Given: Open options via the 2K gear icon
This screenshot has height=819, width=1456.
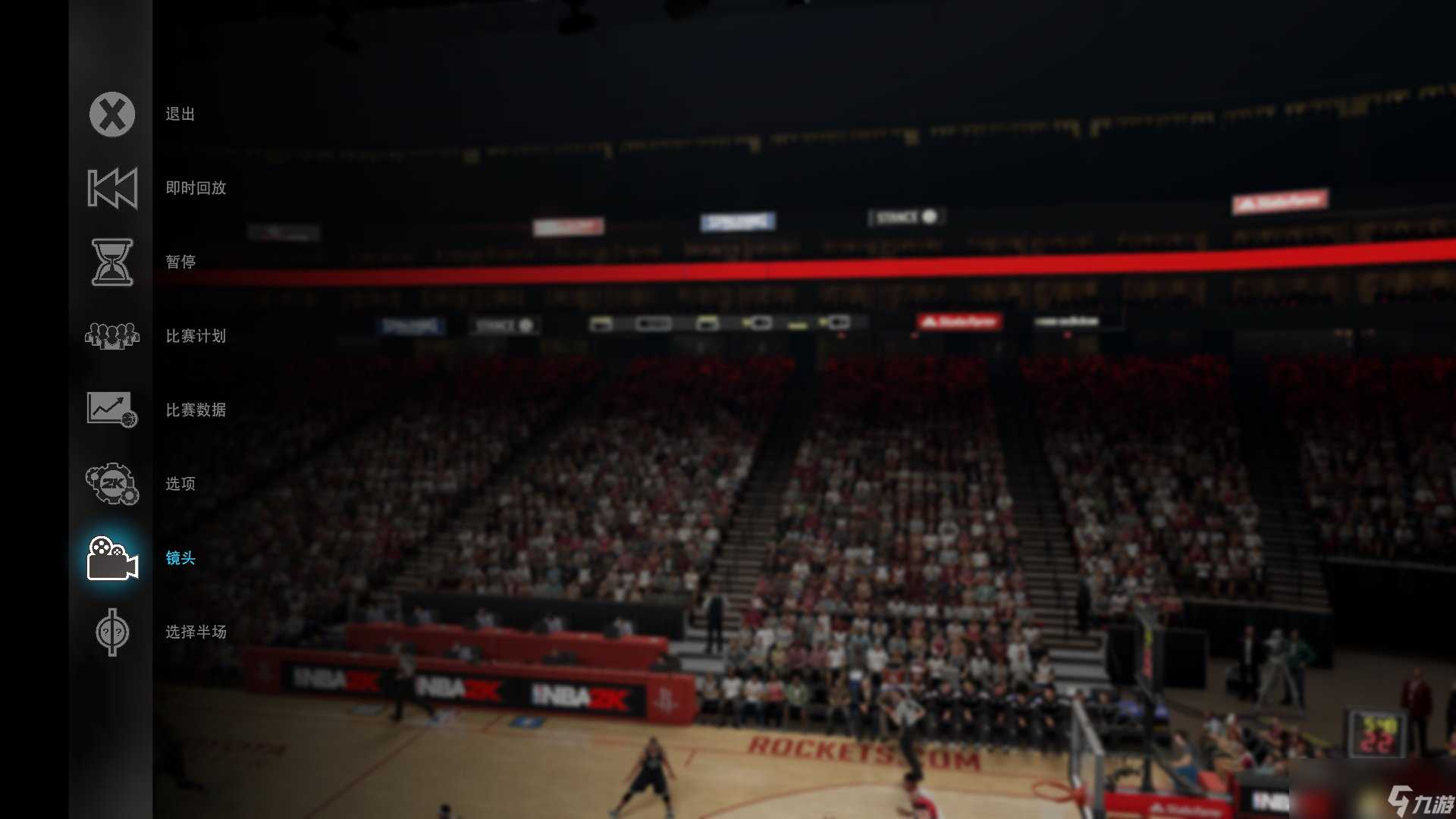Looking at the screenshot, I should click(111, 485).
